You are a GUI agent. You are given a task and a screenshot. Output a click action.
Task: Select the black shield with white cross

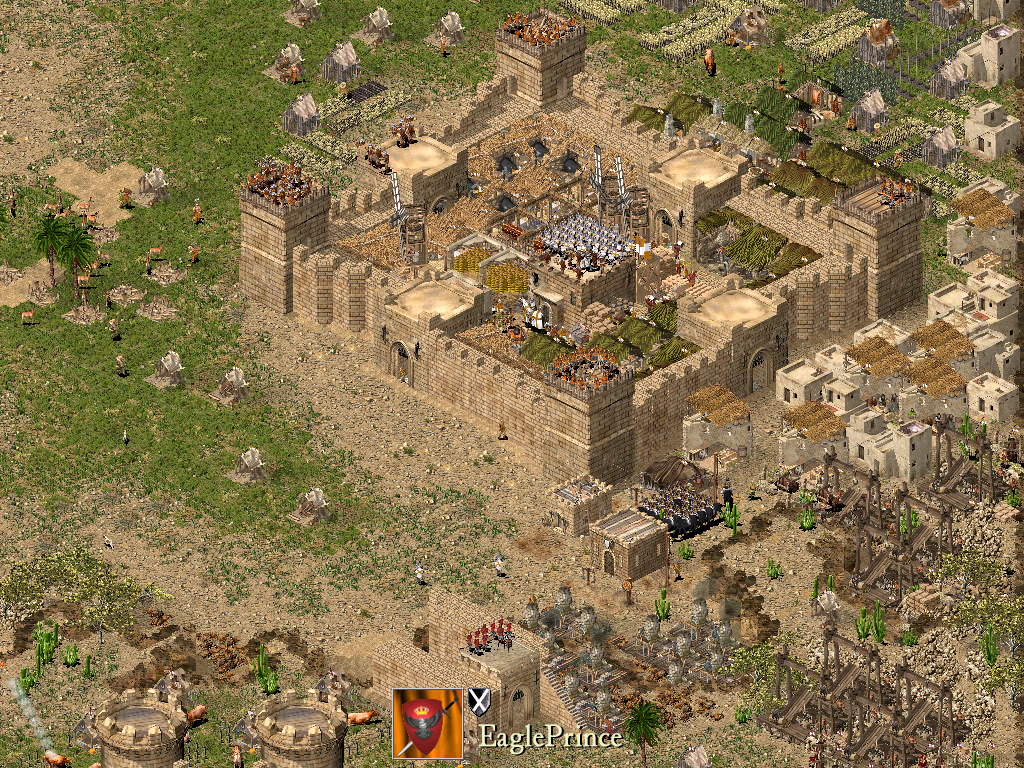479,701
